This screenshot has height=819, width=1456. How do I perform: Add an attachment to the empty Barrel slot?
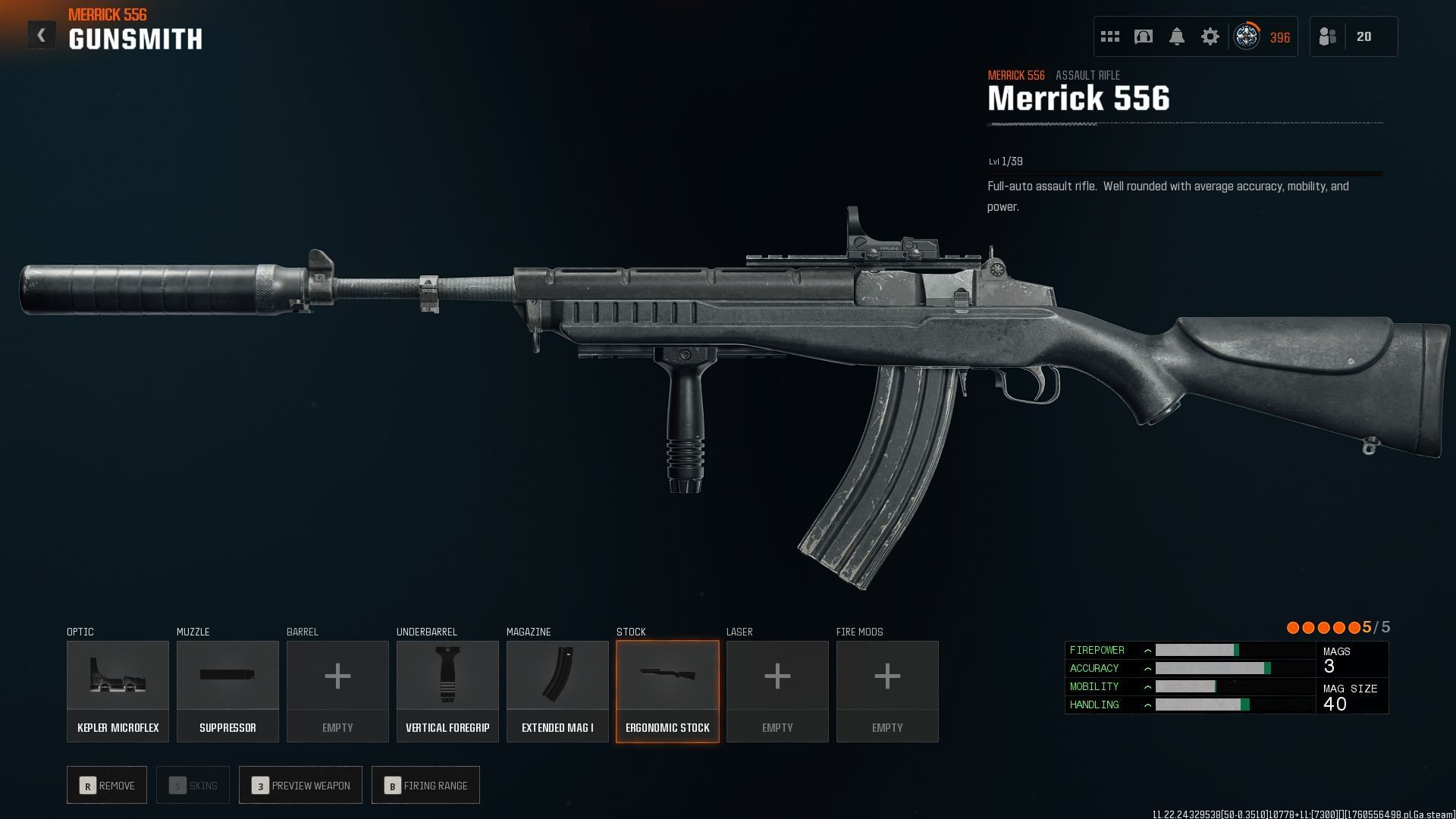(x=337, y=691)
